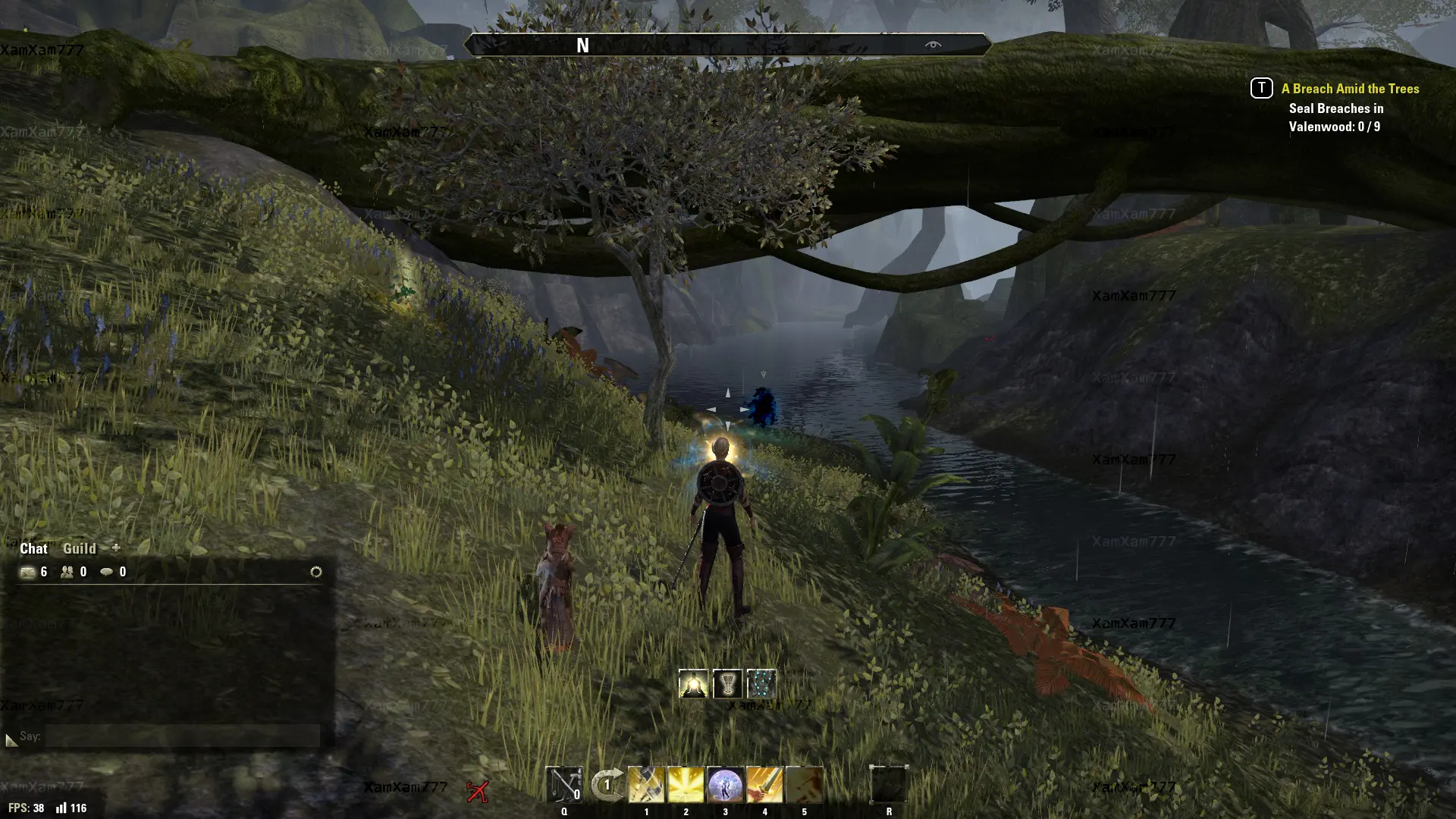Select the A Breach Amid the Trees quest
The height and width of the screenshot is (819, 1456).
coord(1350,89)
